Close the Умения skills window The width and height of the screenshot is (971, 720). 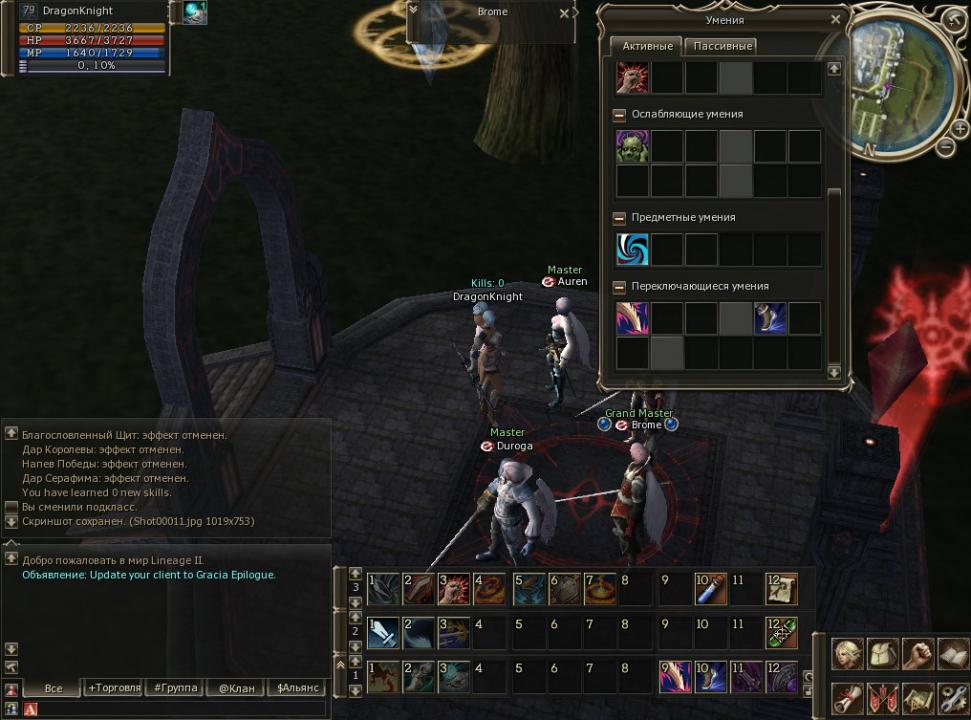[x=836, y=19]
